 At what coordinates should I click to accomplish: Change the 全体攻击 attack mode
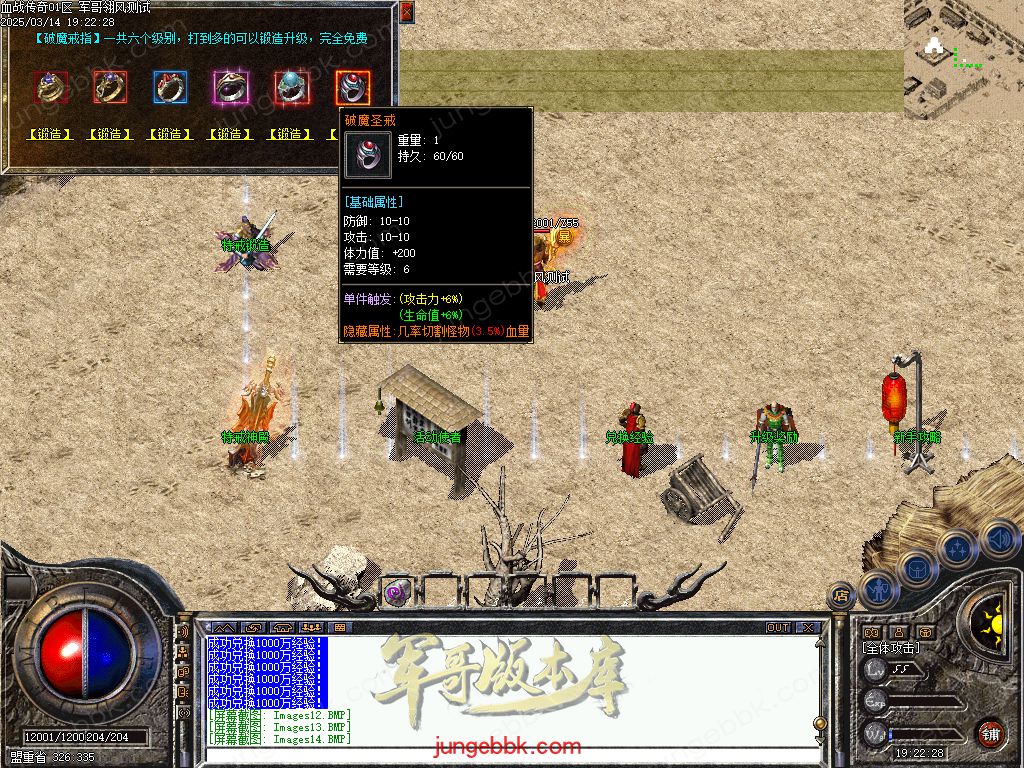(892, 648)
